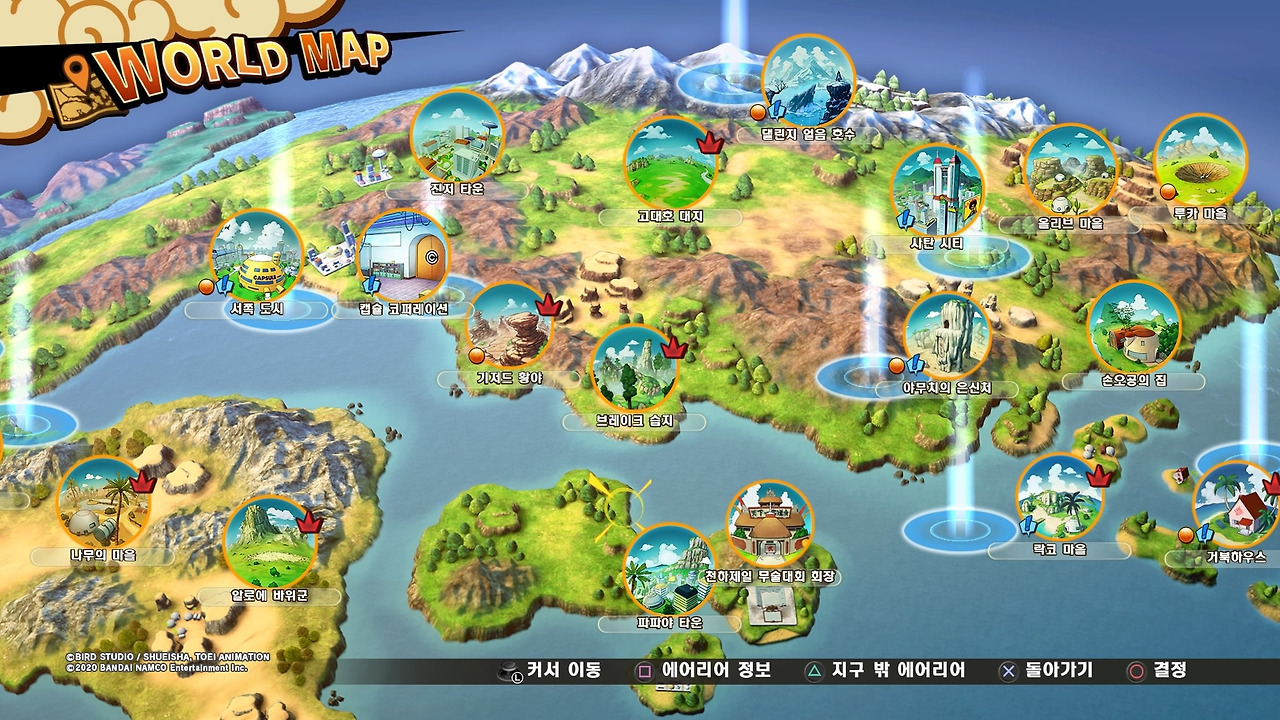1280x720 pixels.
Task: Select 사탄 시티 on the world map
Action: point(937,192)
